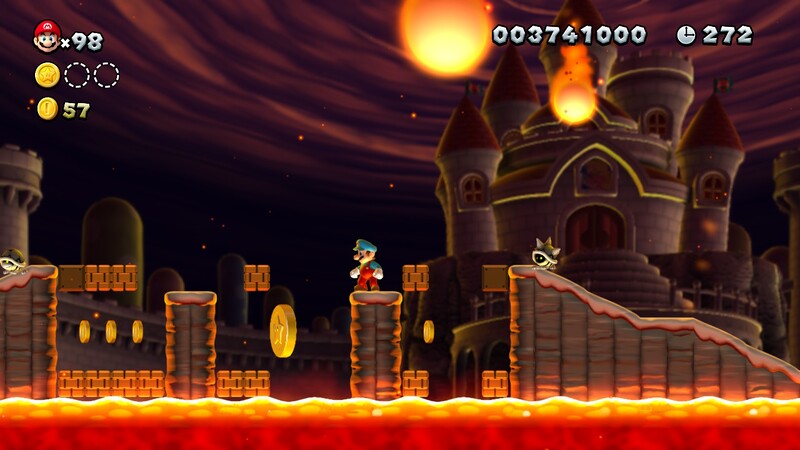Click the Mario head lives icon
Image resolution: width=800 pixels, height=450 pixels.
point(46,37)
